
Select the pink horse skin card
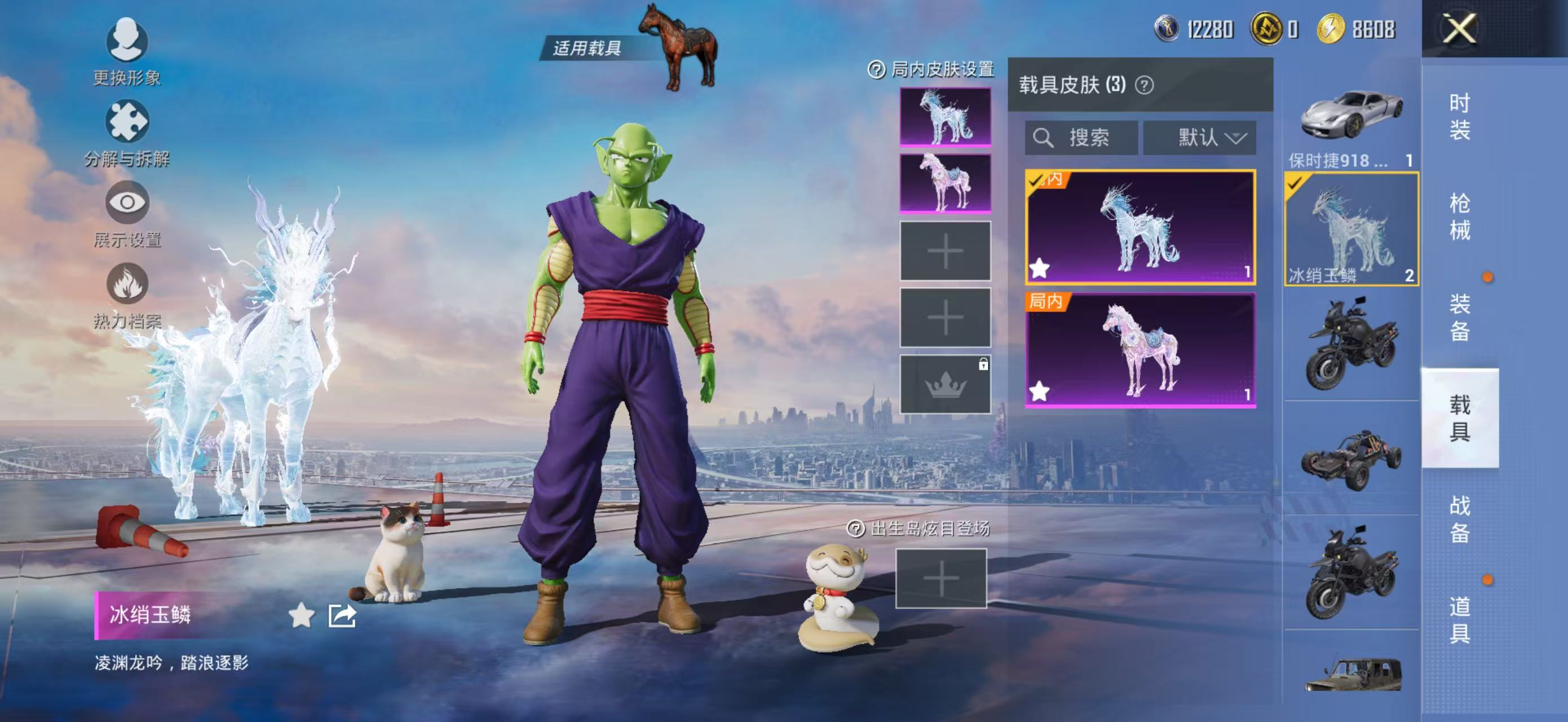(x=1139, y=349)
